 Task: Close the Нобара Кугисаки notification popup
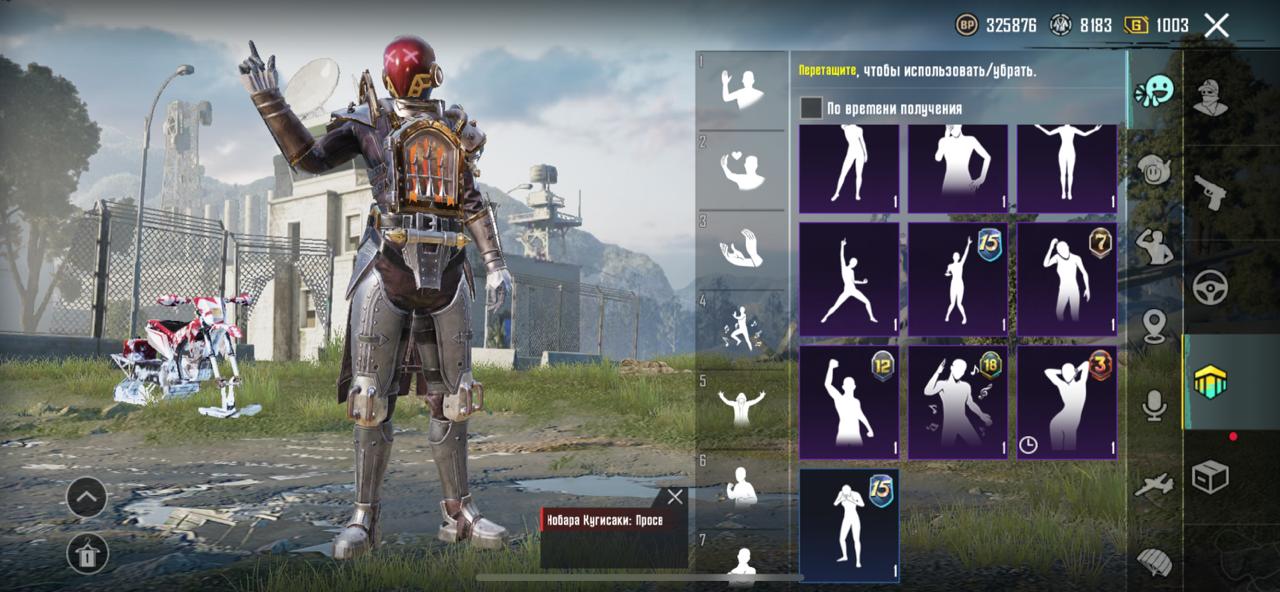click(x=675, y=497)
